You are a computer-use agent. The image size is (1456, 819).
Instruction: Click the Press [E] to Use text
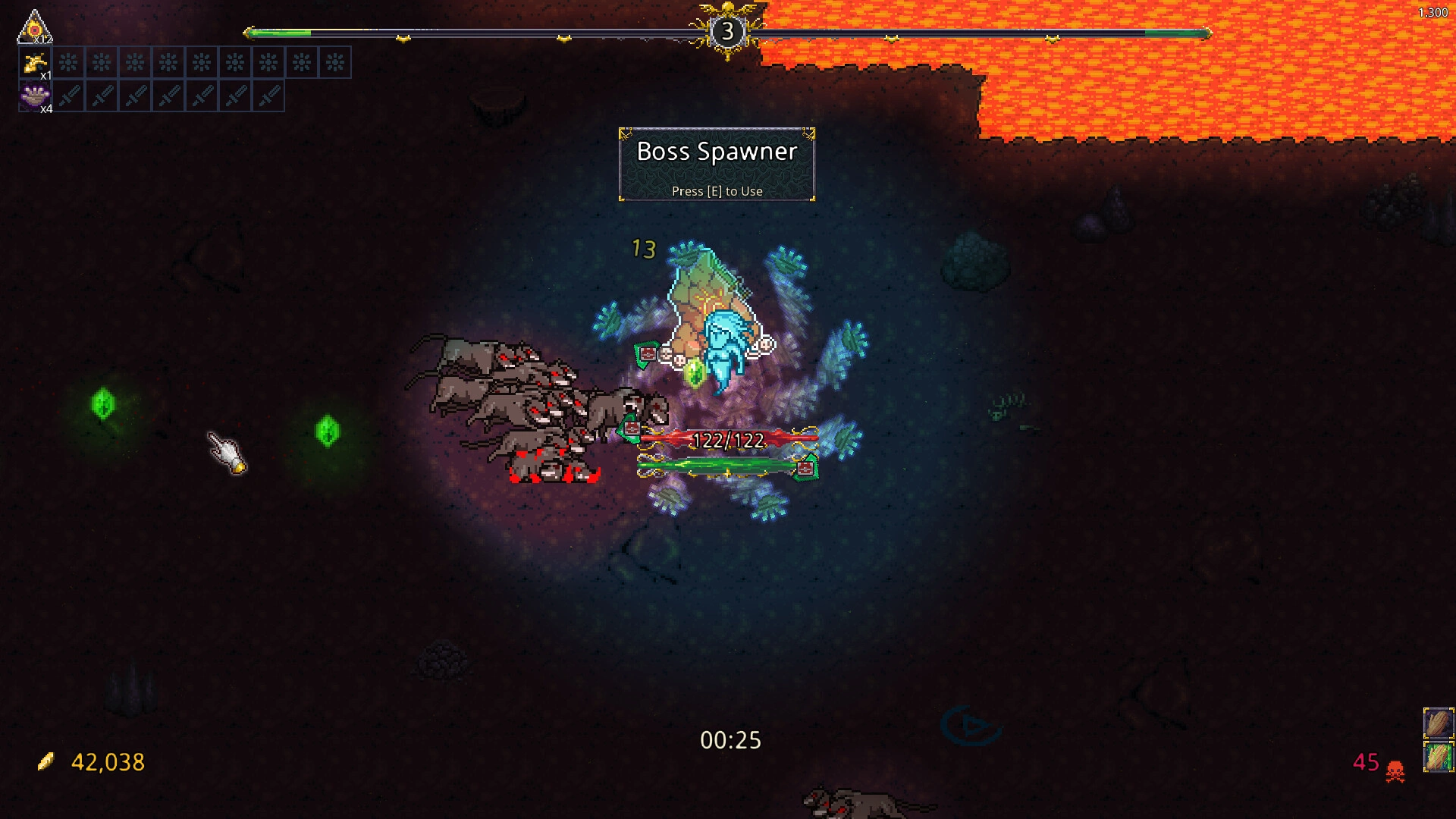coord(717,191)
